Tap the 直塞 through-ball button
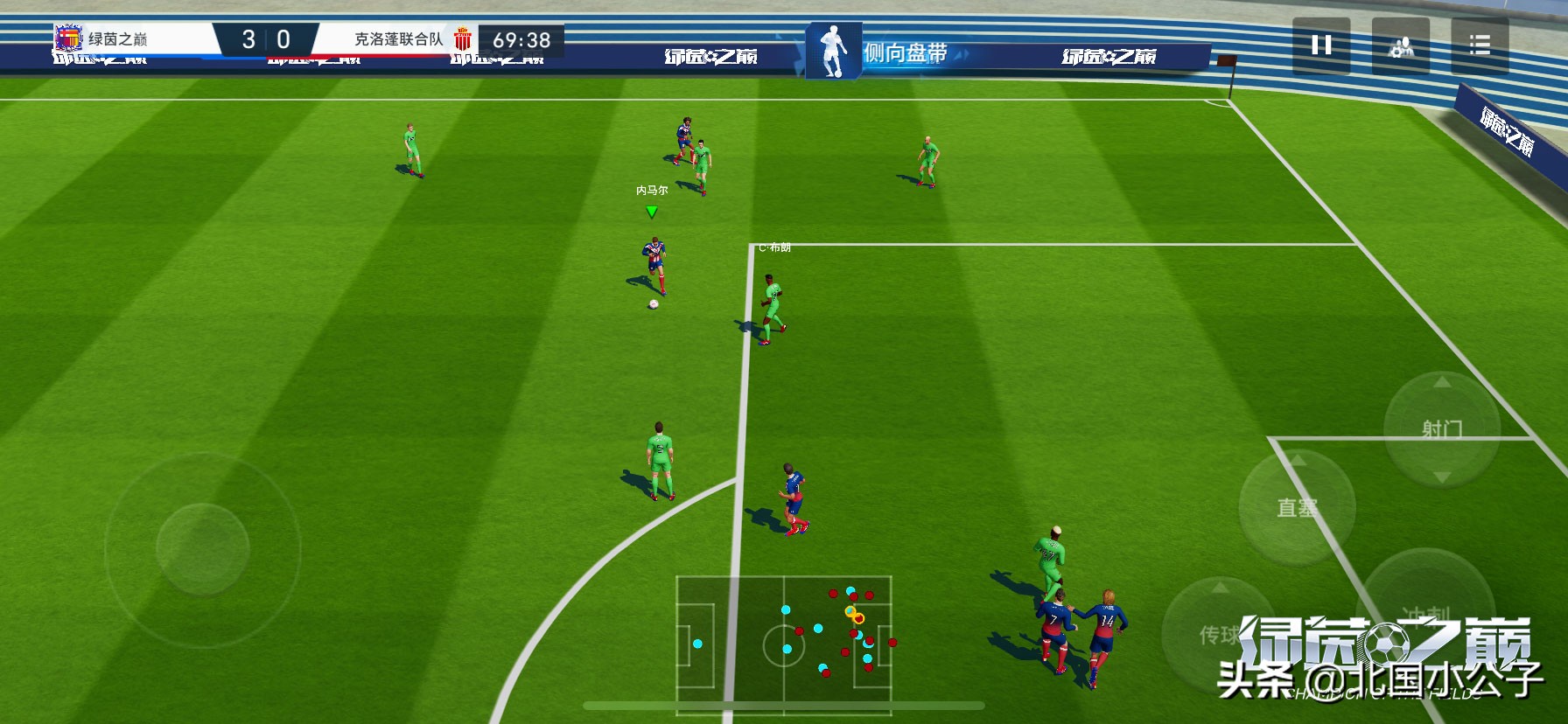This screenshot has width=1568, height=724. (1297, 507)
